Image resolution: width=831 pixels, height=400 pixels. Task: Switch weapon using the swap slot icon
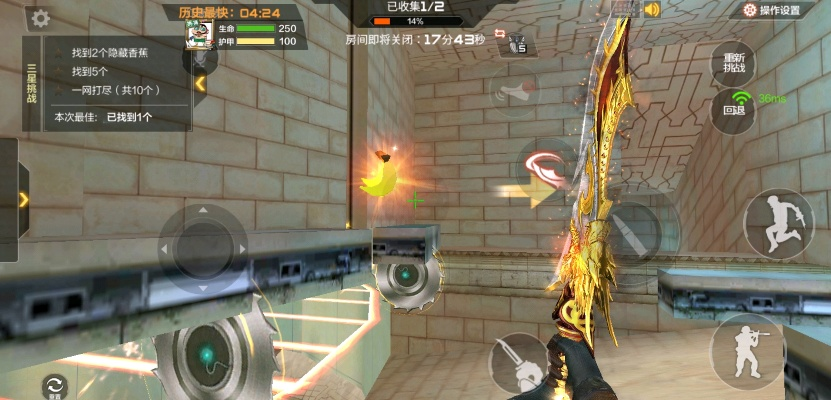tap(517, 44)
